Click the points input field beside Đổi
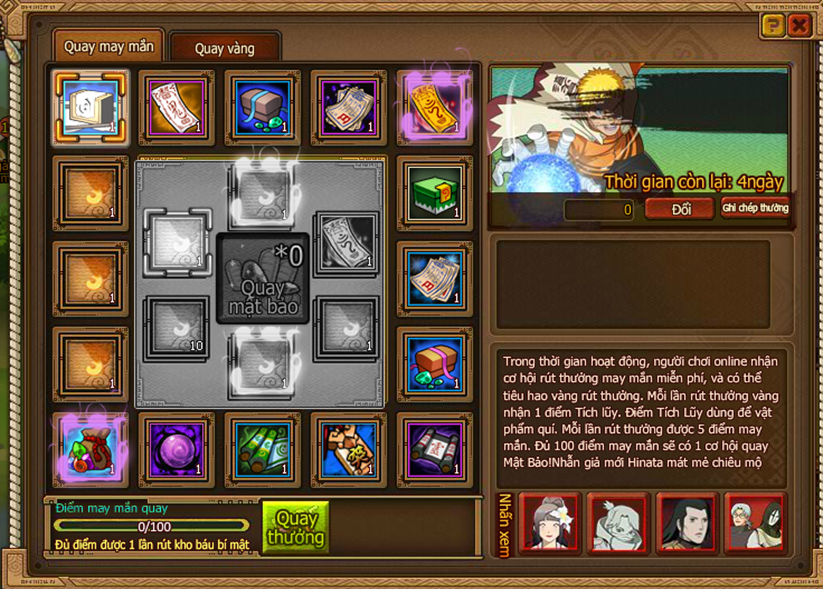Image resolution: width=823 pixels, height=589 pixels. tap(600, 210)
